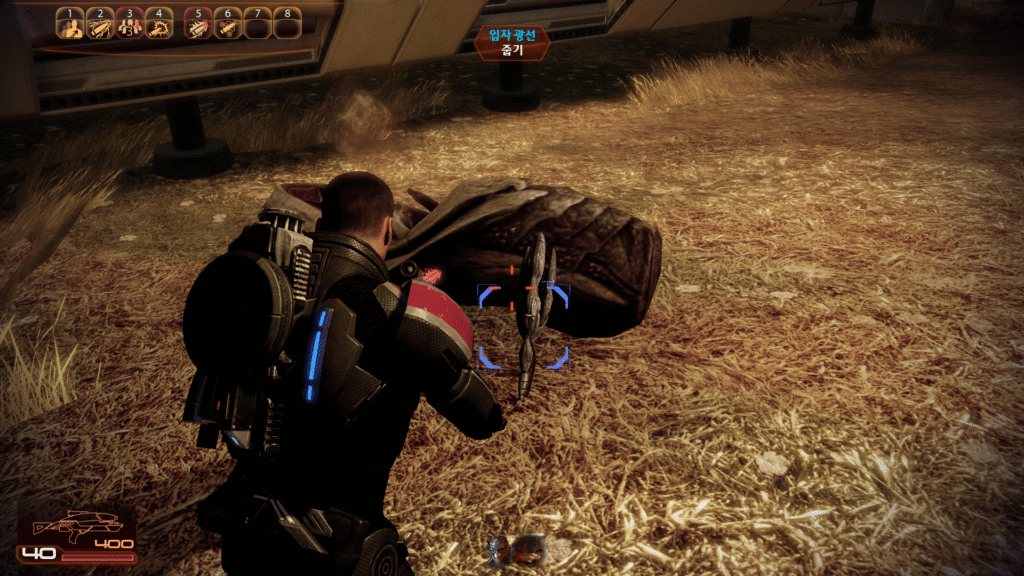Screen dimensions: 1024x576
Task: Activate the soldier silhouette ability in slot 1
Action: [x=70, y=26]
